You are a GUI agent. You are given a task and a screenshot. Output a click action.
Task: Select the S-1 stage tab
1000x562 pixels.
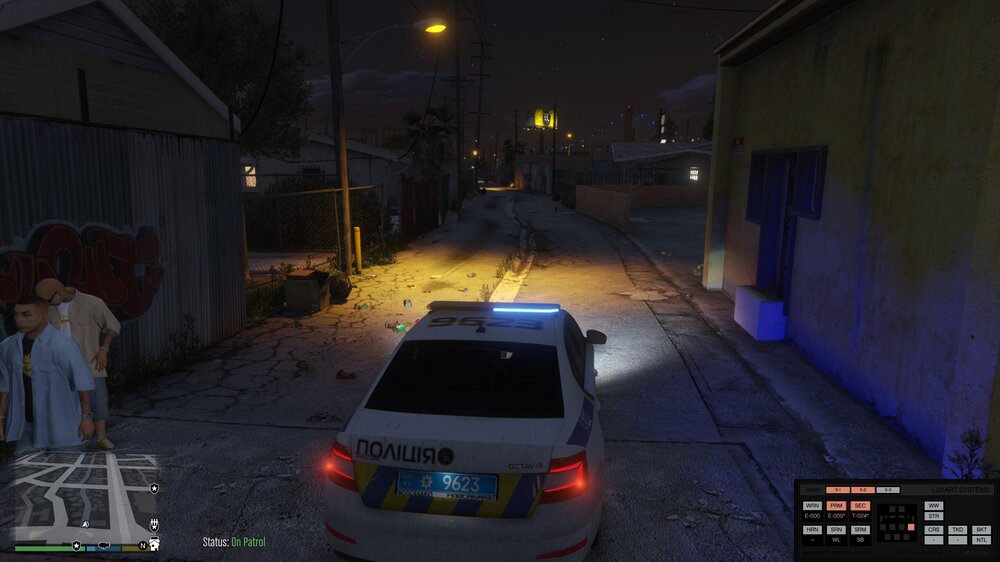(x=838, y=490)
